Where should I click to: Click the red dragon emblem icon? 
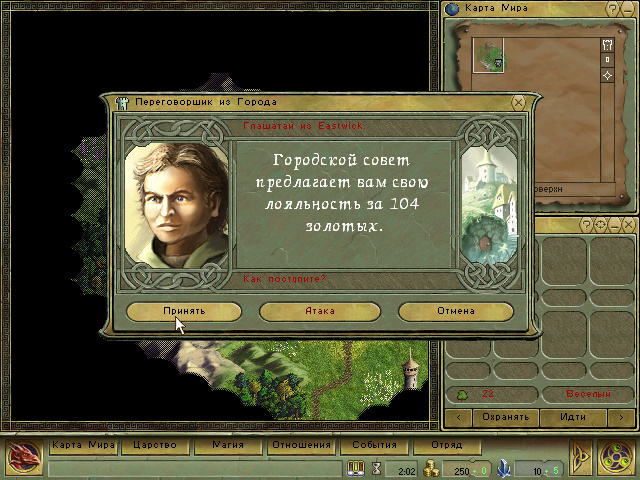pyautogui.click(x=21, y=456)
